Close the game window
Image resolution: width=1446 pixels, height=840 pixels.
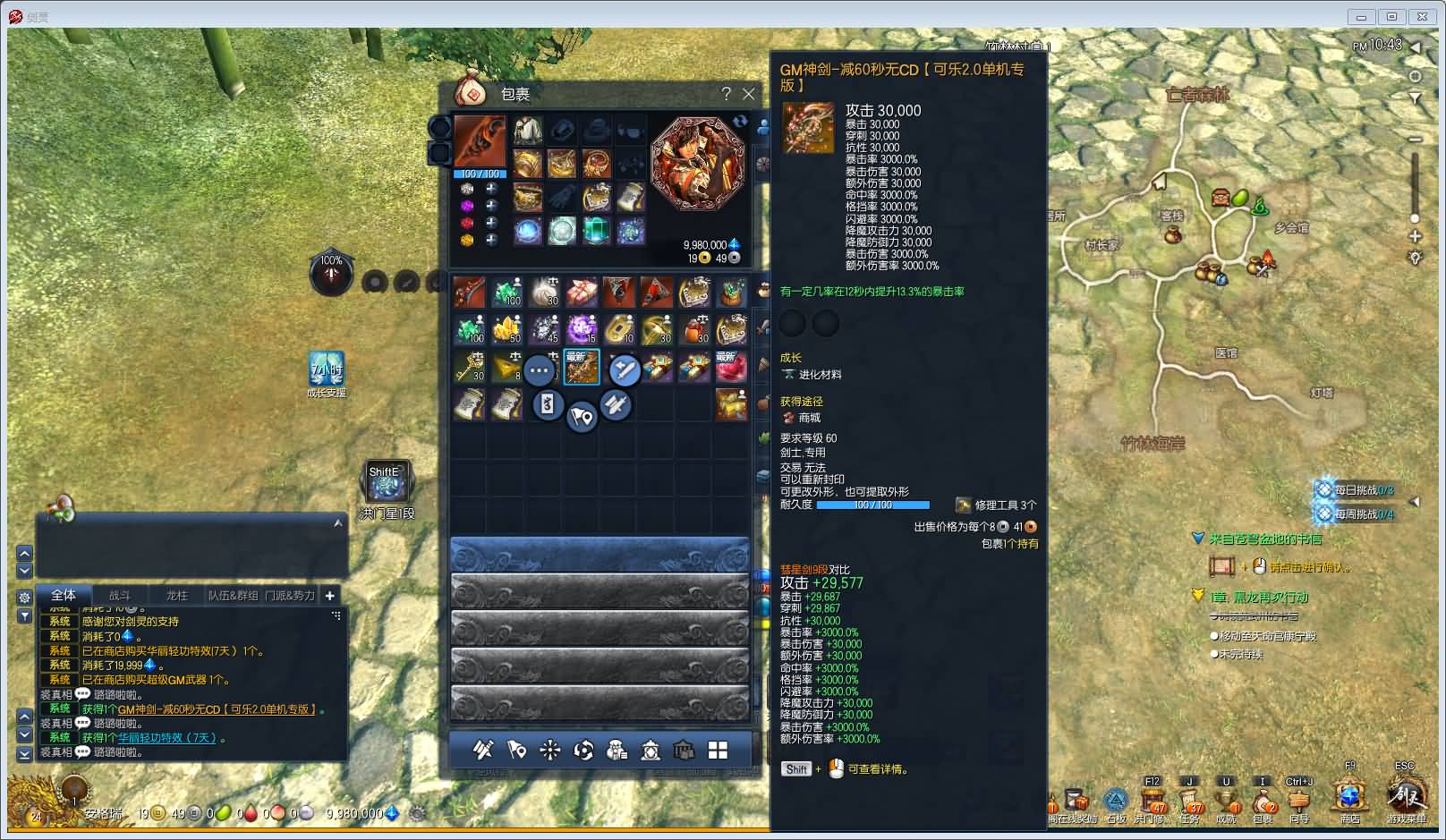pos(1422,17)
